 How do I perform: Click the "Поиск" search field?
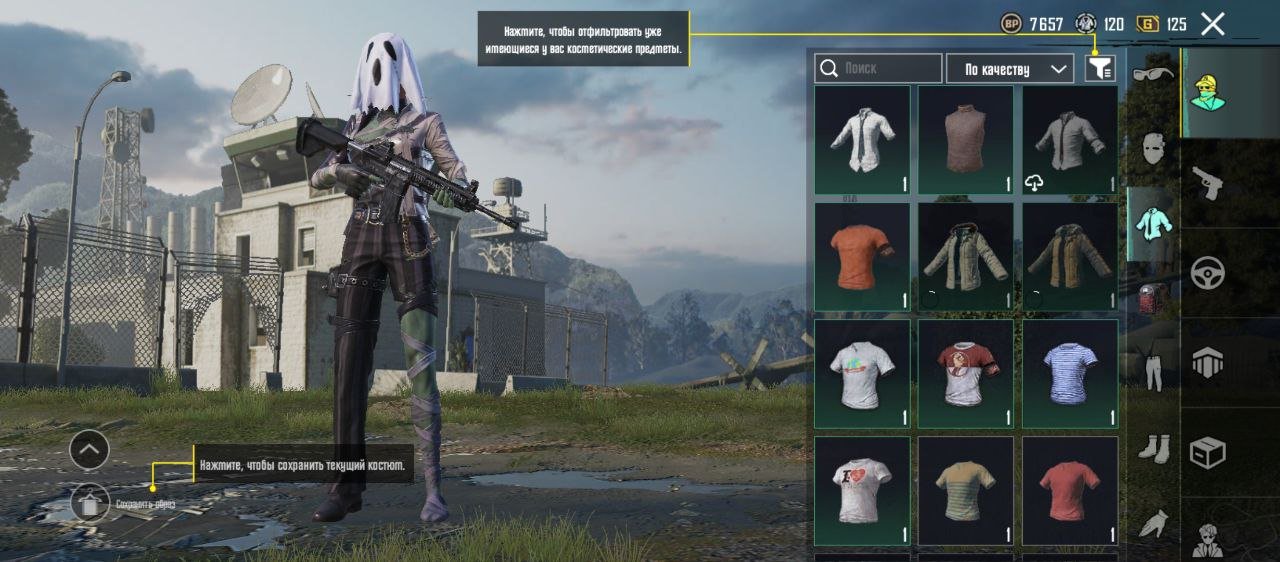(x=879, y=68)
